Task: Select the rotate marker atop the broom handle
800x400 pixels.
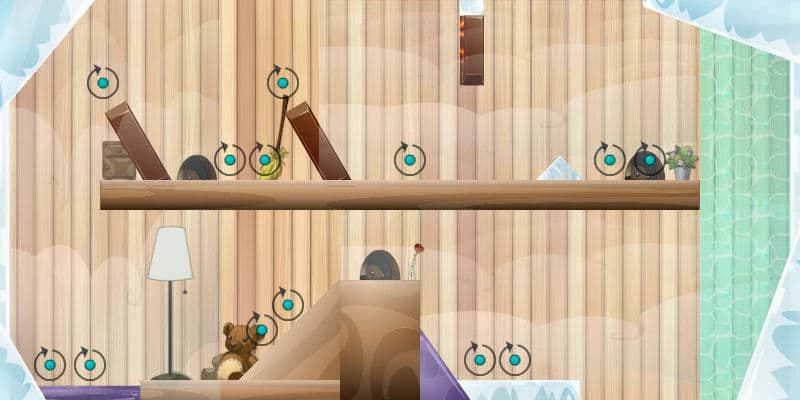Action: point(283,82)
